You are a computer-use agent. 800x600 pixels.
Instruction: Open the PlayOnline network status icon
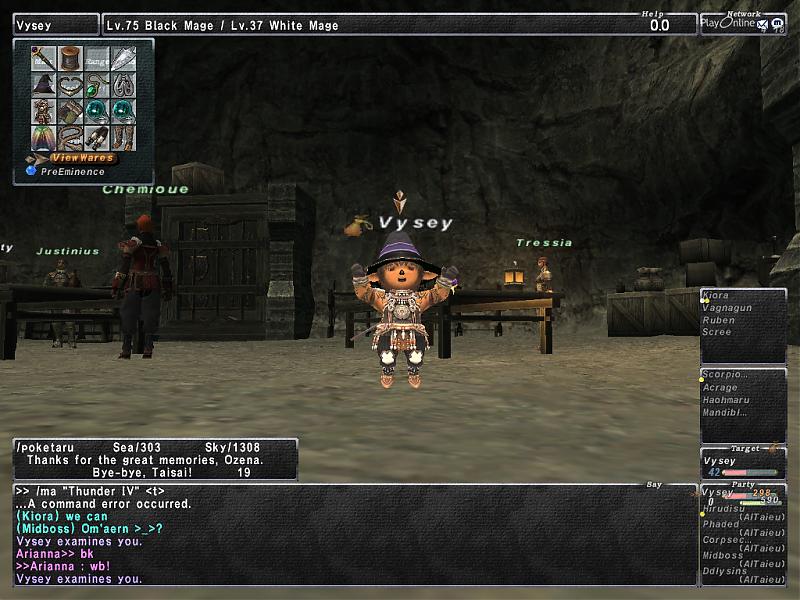742,23
